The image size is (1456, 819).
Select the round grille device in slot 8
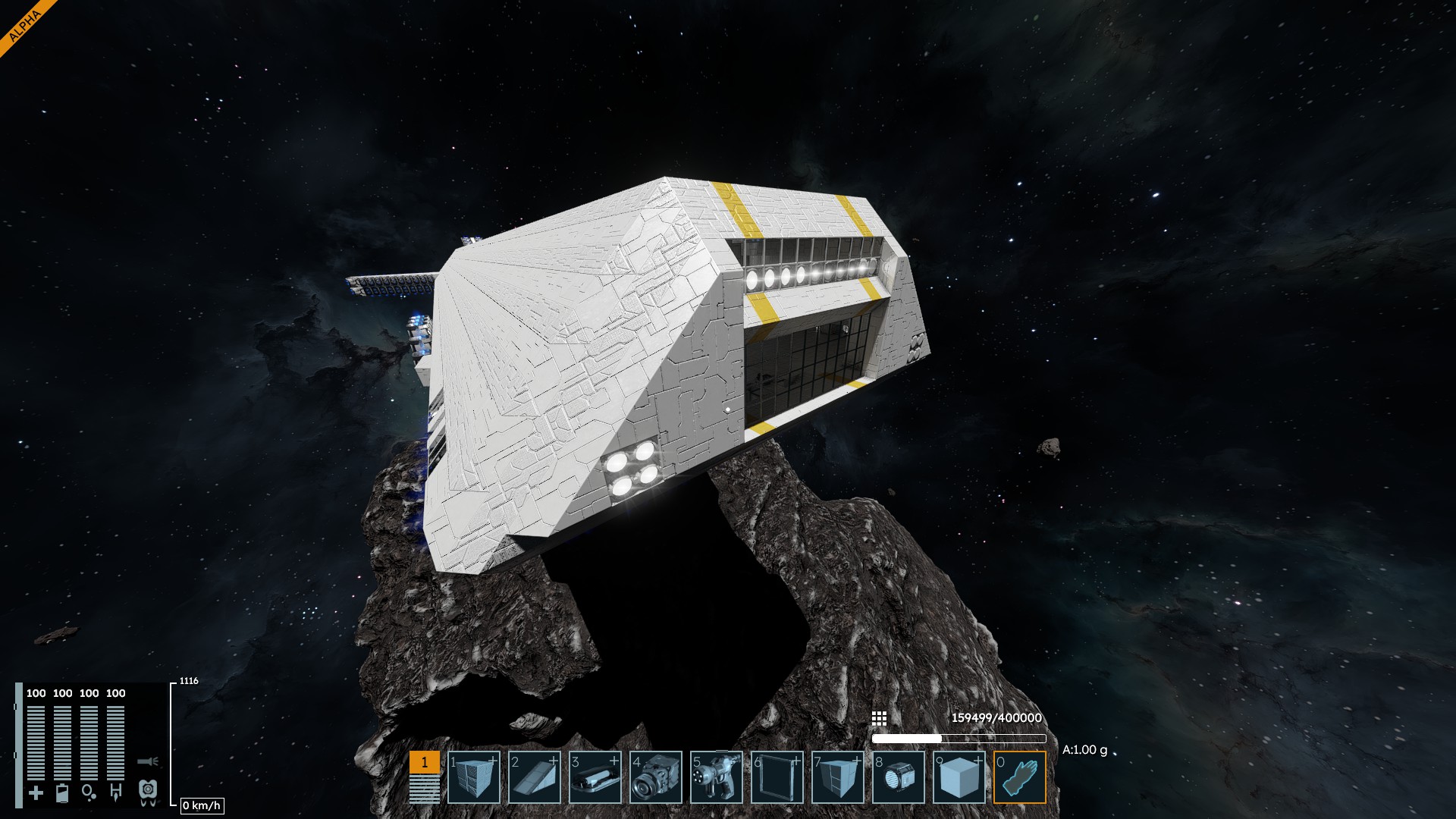(899, 777)
